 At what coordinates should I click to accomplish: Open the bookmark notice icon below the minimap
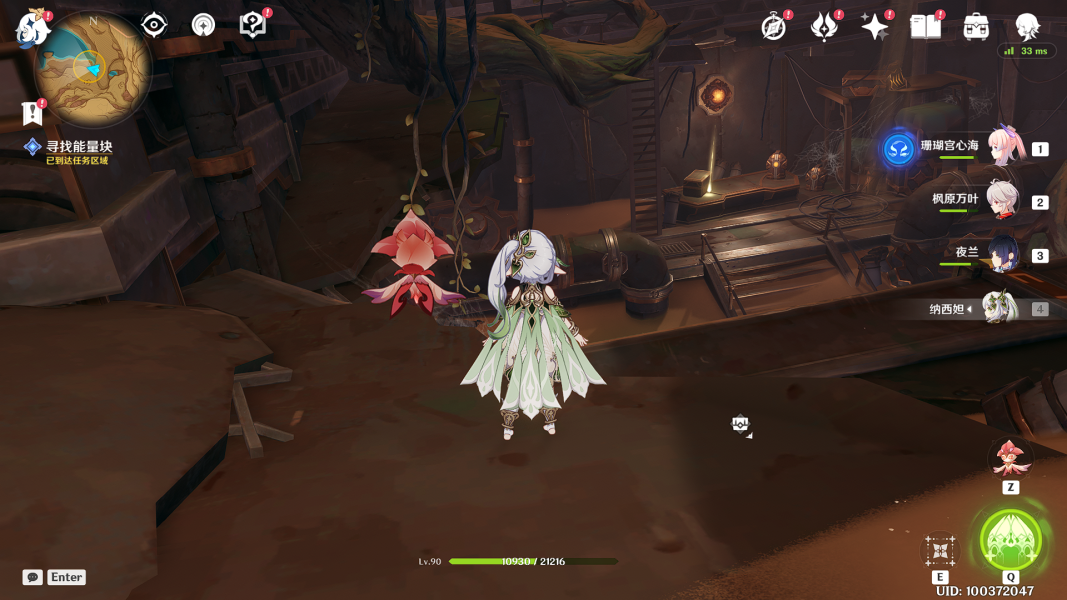32,114
